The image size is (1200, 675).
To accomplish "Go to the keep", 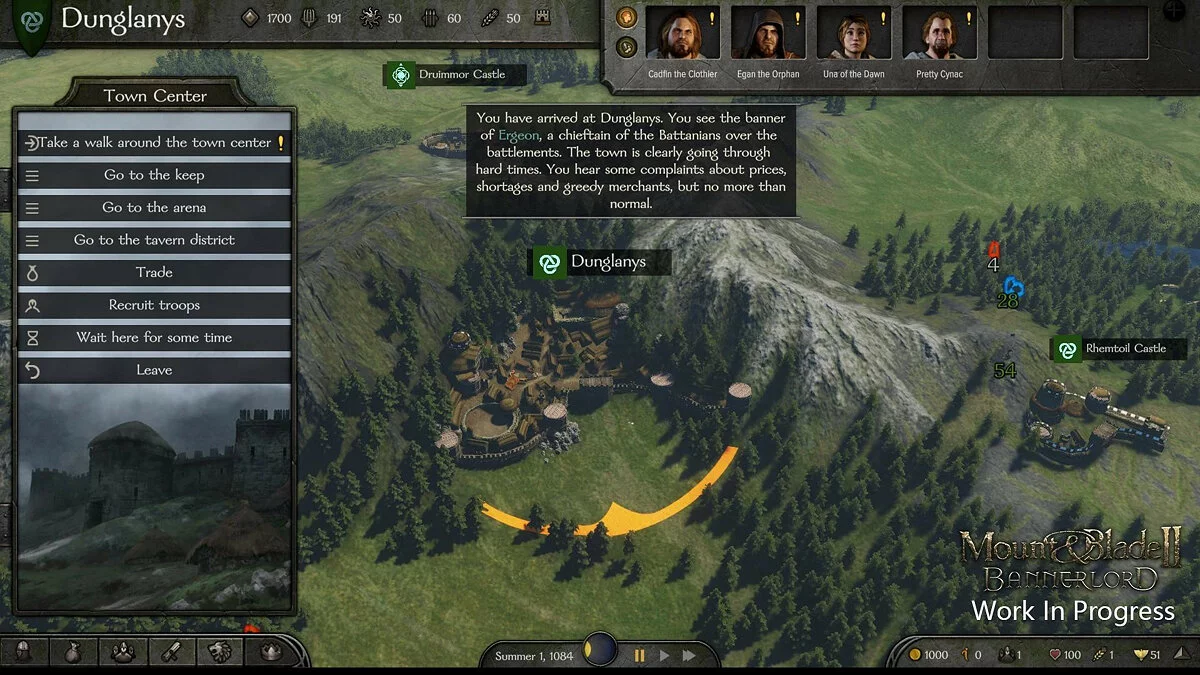I will [x=154, y=175].
